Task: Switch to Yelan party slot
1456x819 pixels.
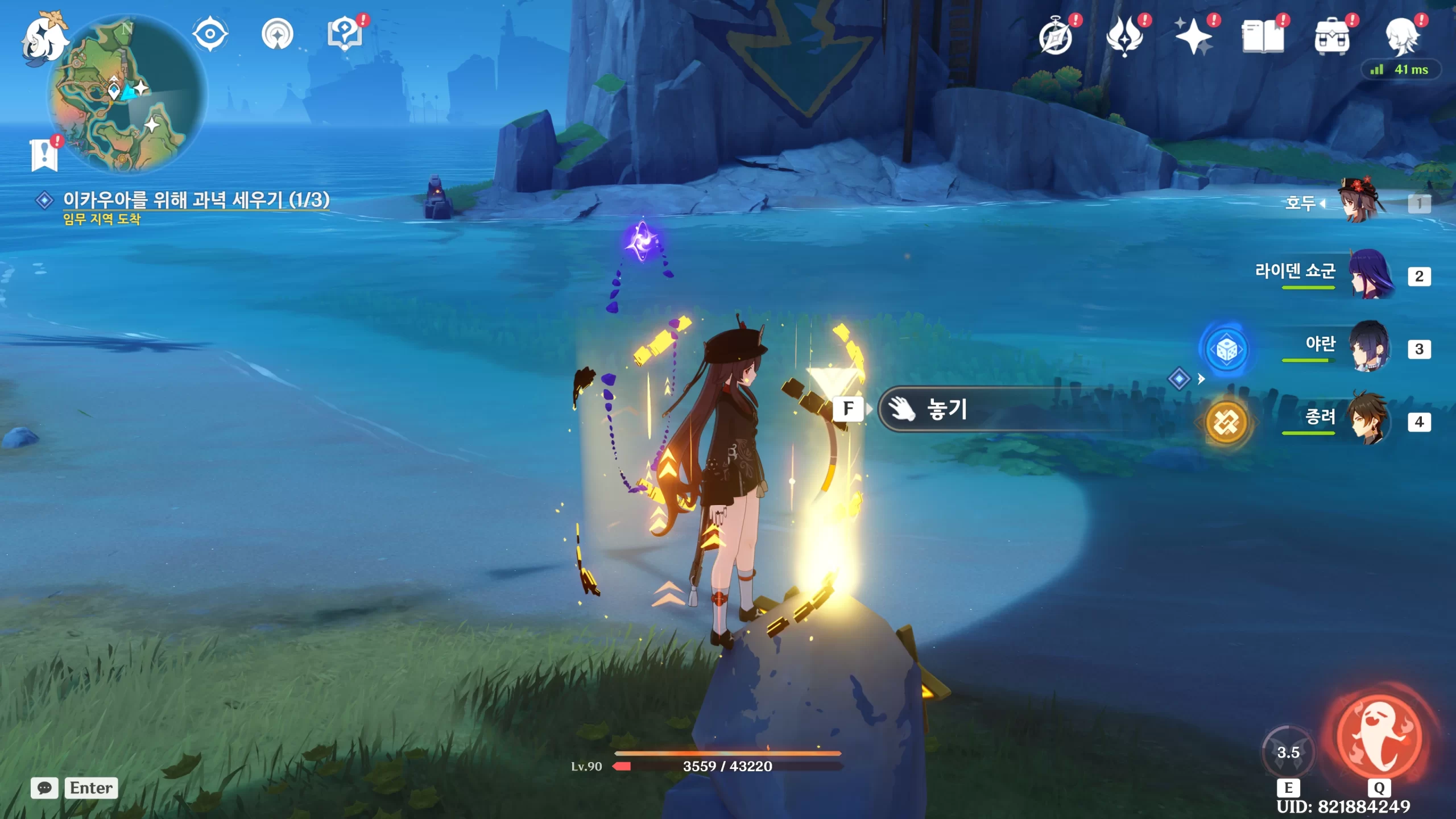Action: 1370,348
